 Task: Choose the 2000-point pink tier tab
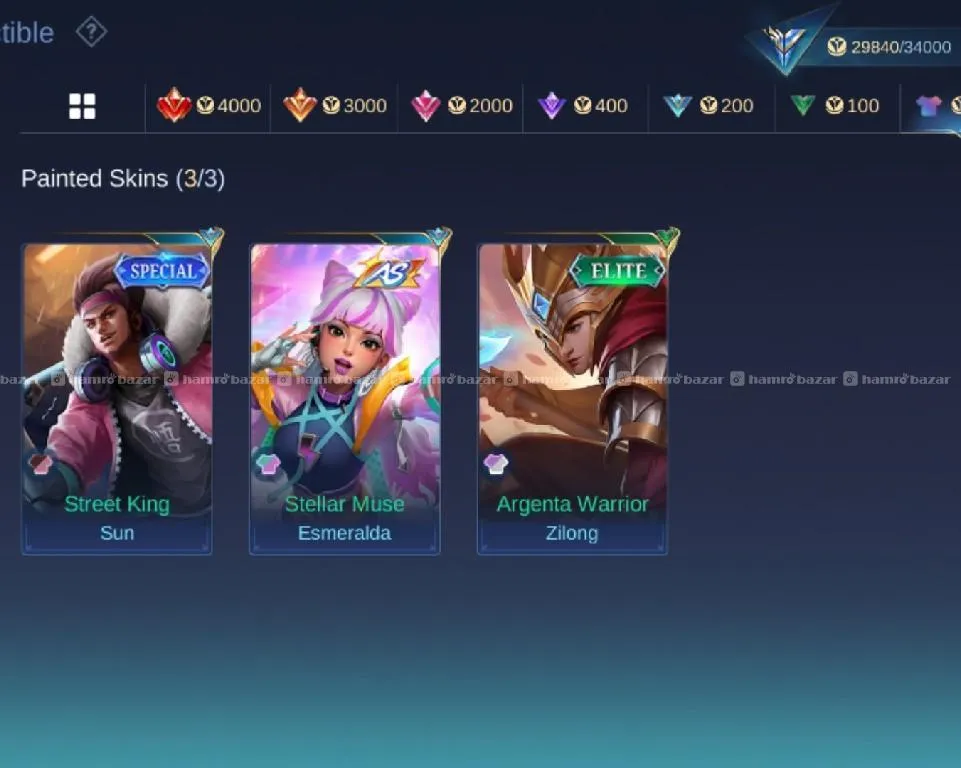point(461,106)
